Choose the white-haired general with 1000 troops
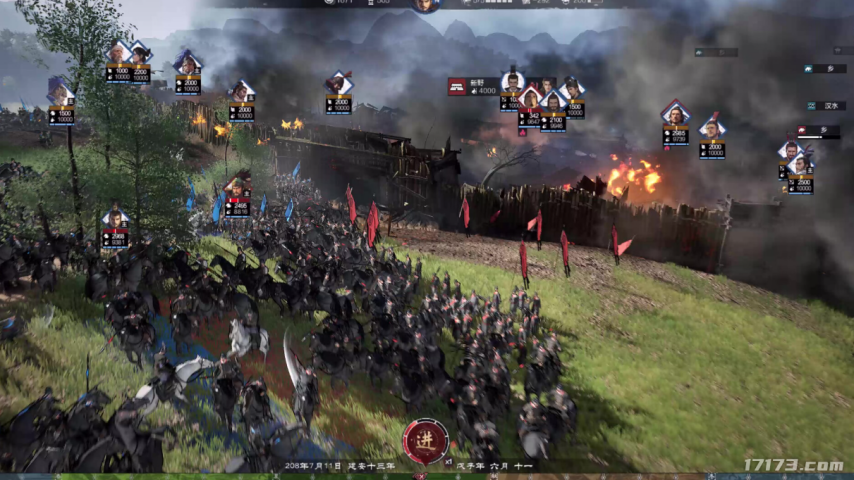854x480 pixels. [x=118, y=56]
